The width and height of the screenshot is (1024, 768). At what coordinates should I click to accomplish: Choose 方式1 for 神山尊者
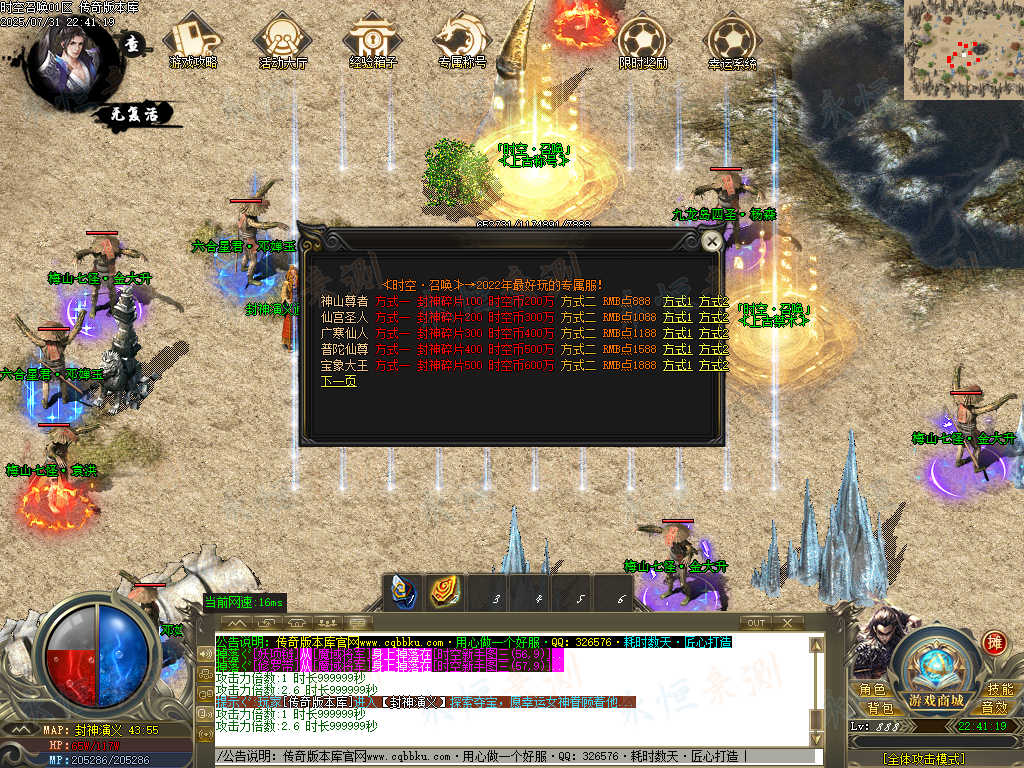pos(677,301)
